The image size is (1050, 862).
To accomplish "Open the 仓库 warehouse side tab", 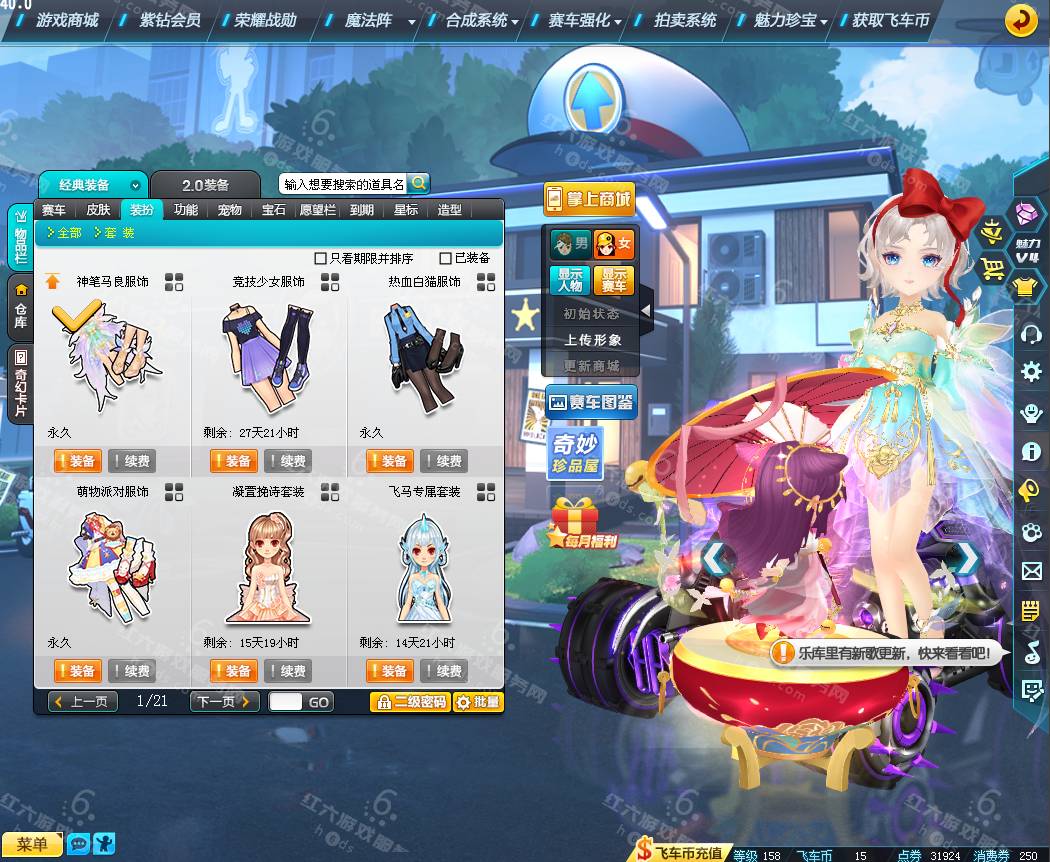I will pos(21,305).
